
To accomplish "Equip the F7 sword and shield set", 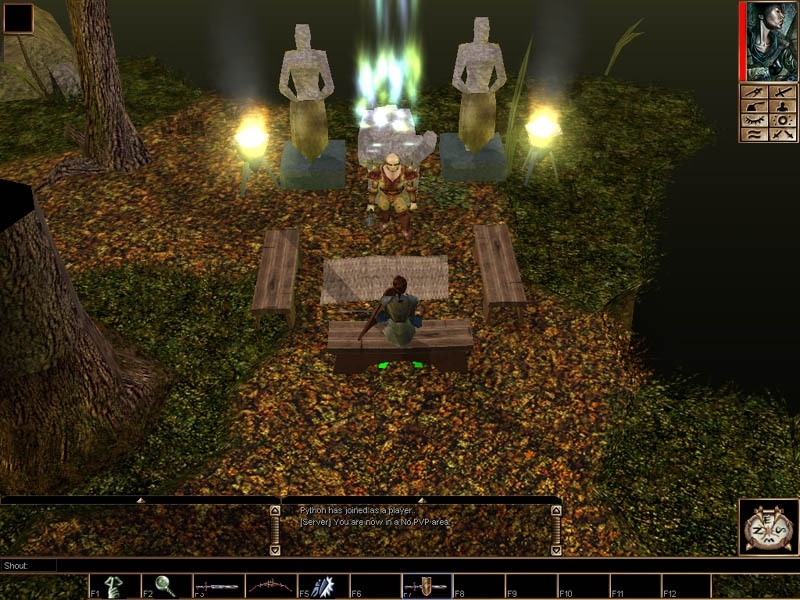I will coord(427,586).
